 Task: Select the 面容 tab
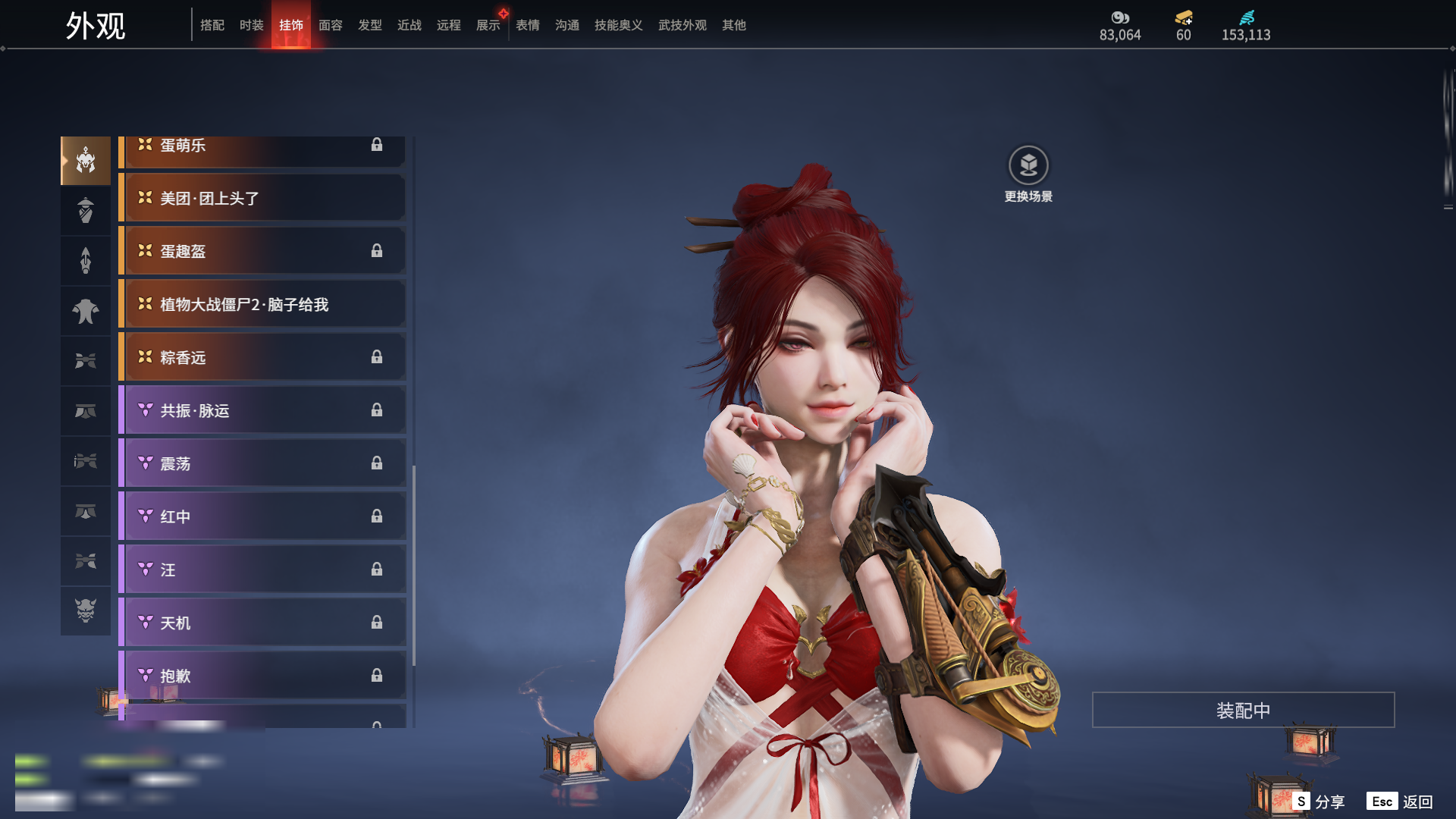tap(330, 25)
